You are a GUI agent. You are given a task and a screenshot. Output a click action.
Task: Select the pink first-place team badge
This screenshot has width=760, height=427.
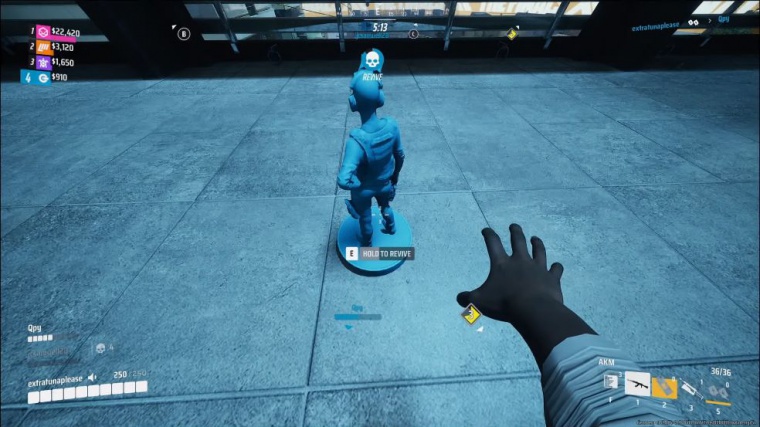42,32
